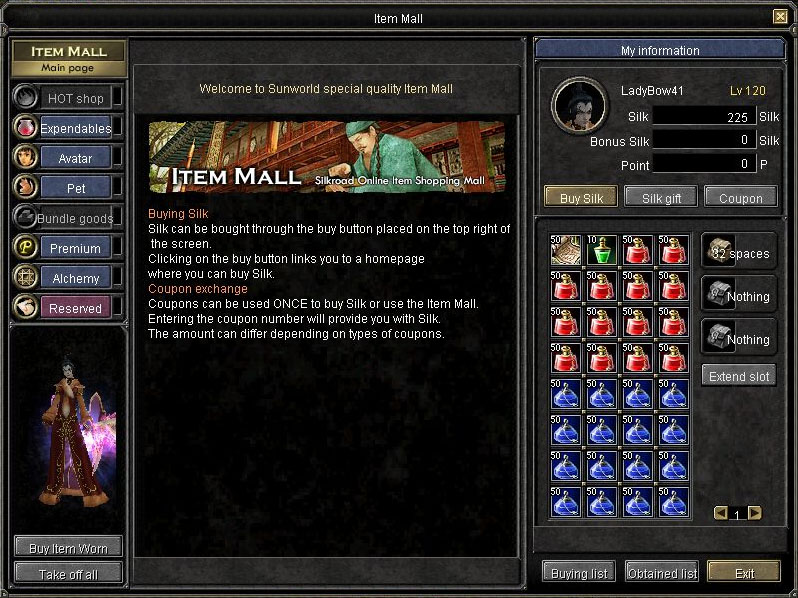Select the green potion inventory slot
The image size is (798, 598).
click(602, 251)
